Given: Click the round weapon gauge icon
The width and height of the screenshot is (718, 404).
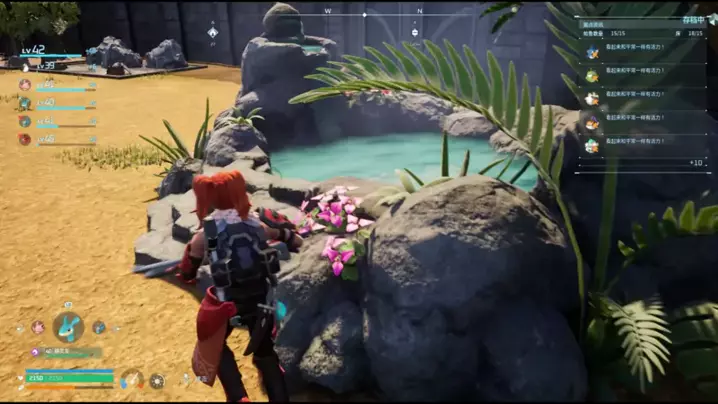Looking at the screenshot, I should point(132,379).
